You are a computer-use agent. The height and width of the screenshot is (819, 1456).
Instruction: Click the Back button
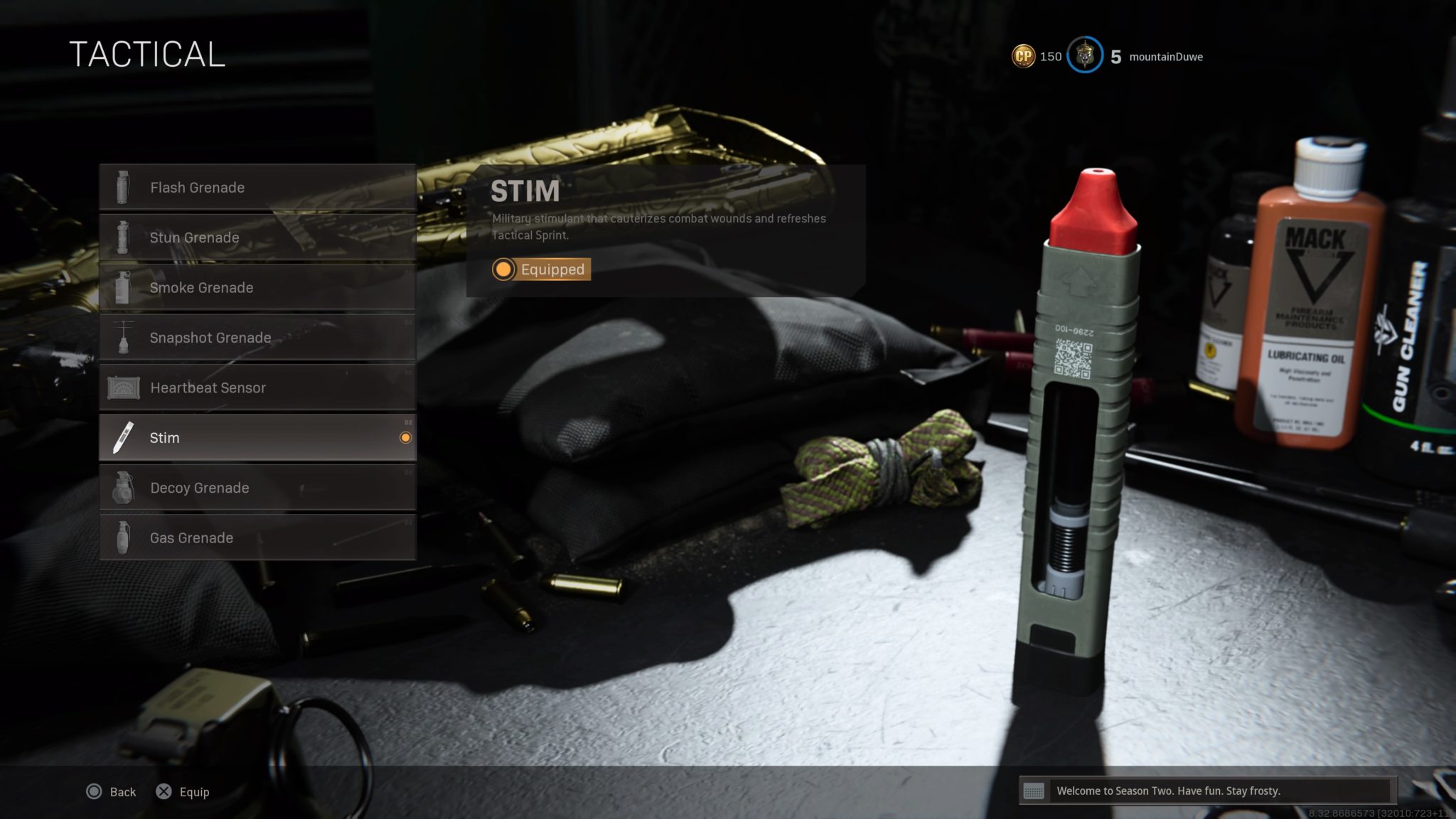click(x=111, y=791)
